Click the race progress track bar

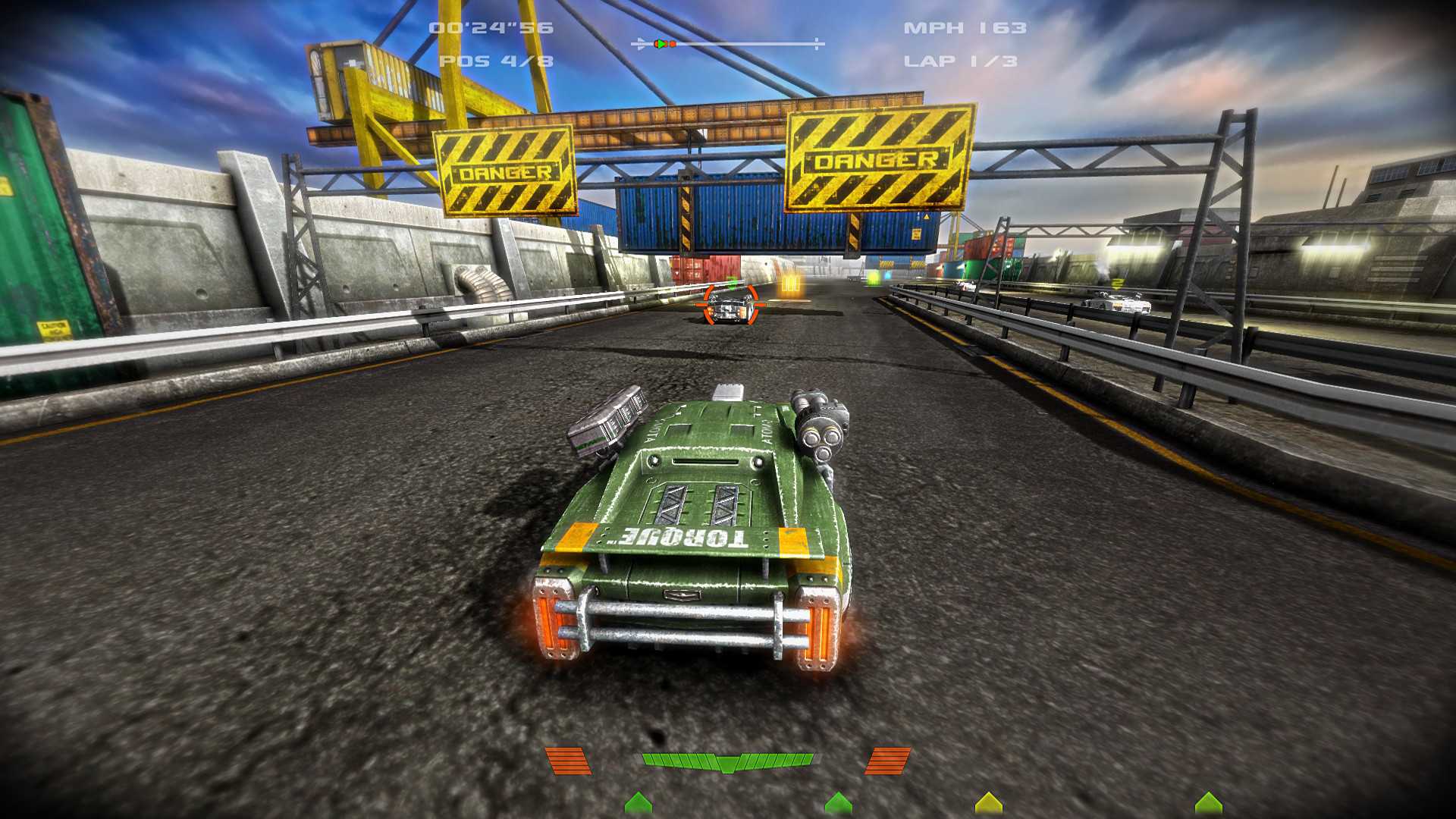click(x=728, y=44)
